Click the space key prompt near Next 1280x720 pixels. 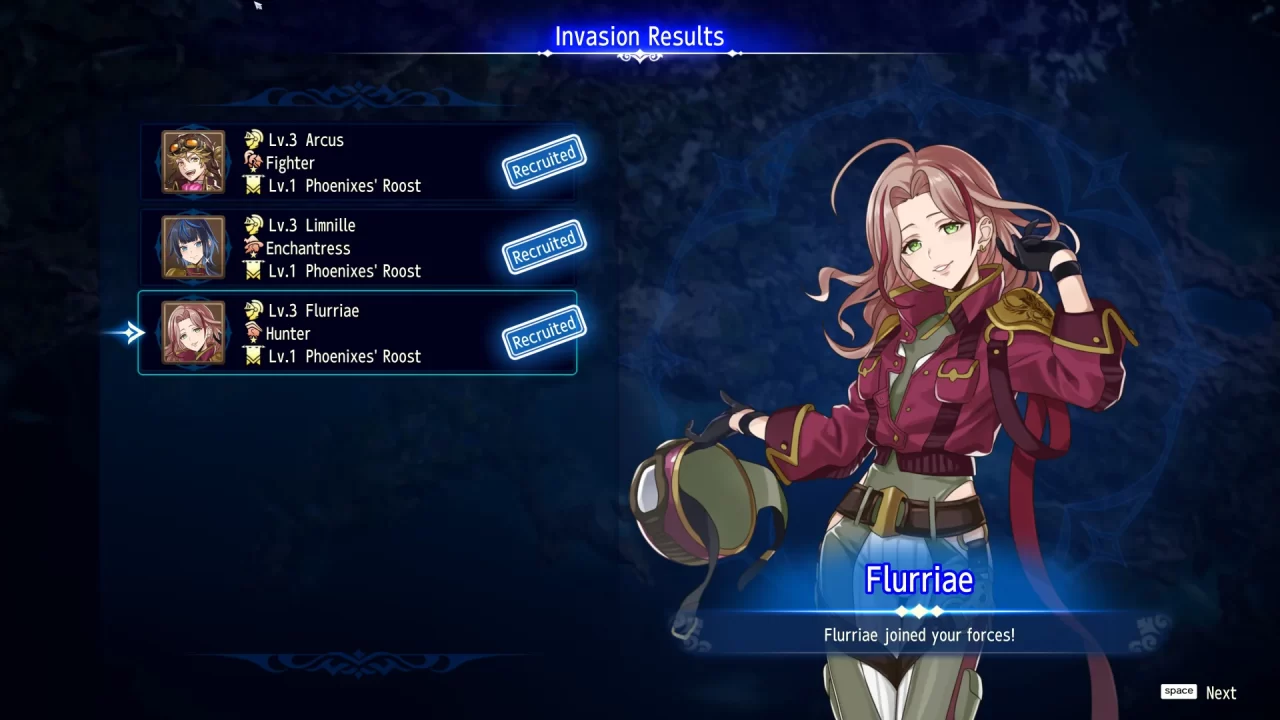[x=1178, y=691]
